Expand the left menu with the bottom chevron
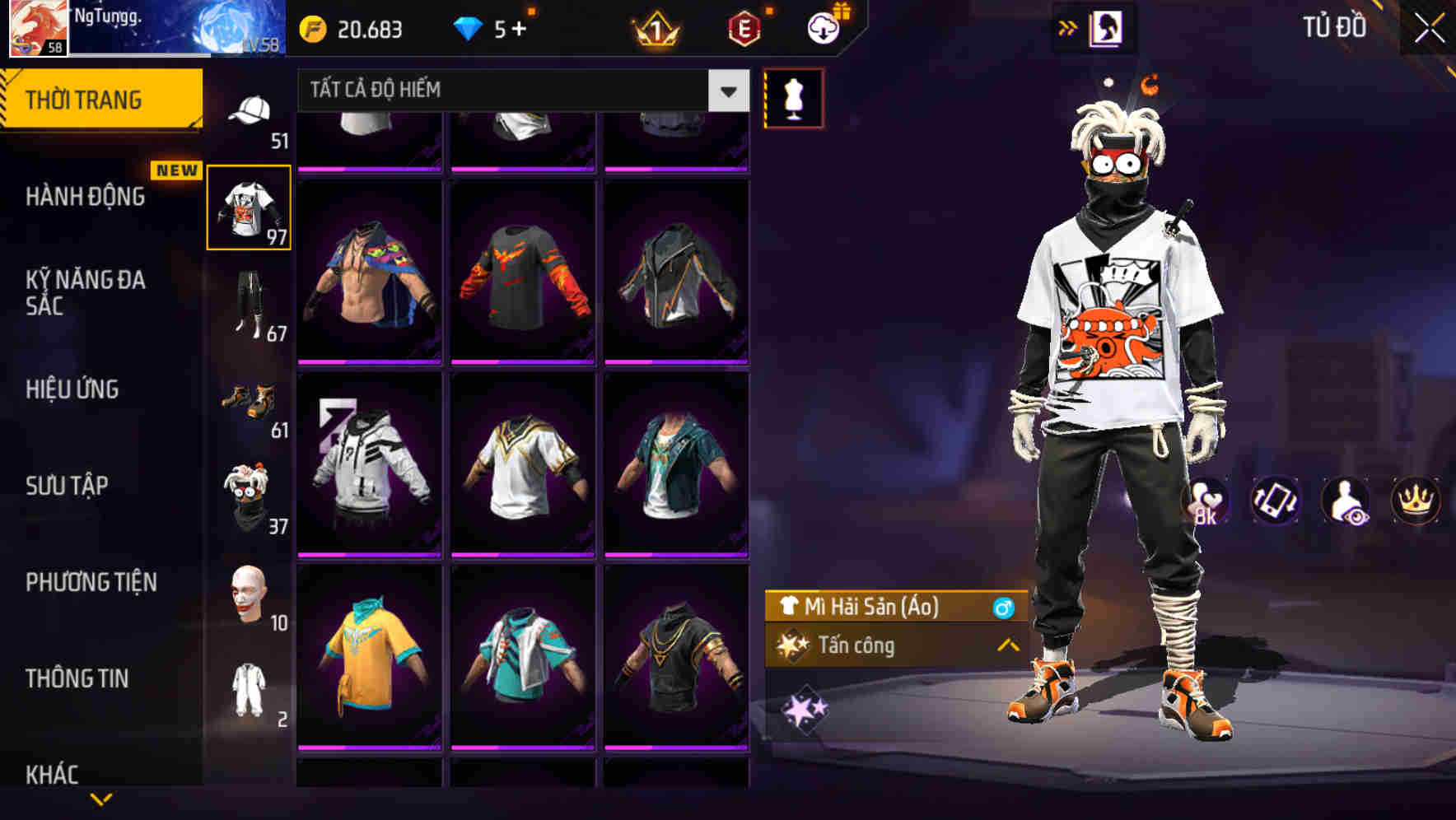This screenshot has width=1456, height=820. coord(101,798)
